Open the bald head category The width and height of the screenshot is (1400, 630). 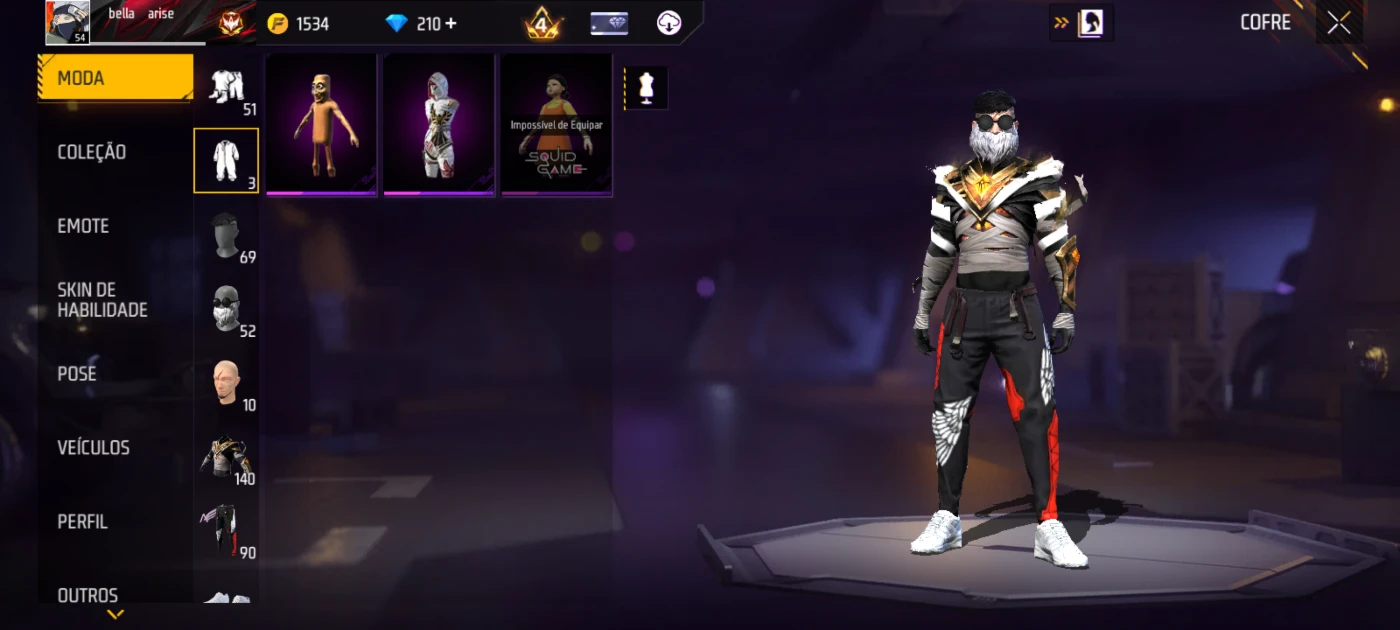(x=226, y=382)
